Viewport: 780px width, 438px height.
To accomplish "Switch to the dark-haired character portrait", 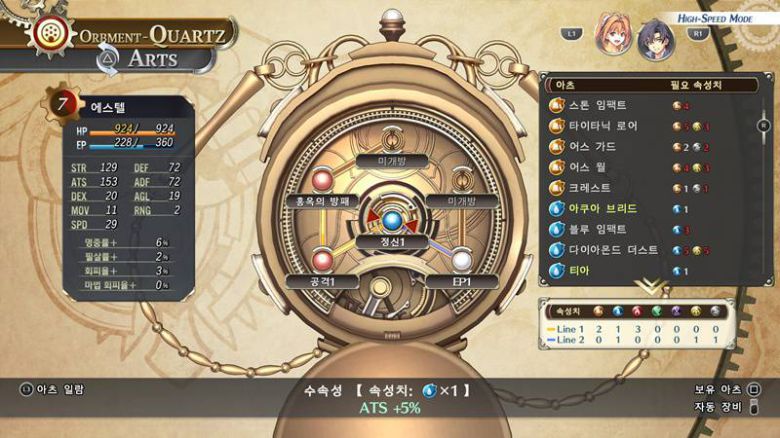I will (x=656, y=37).
